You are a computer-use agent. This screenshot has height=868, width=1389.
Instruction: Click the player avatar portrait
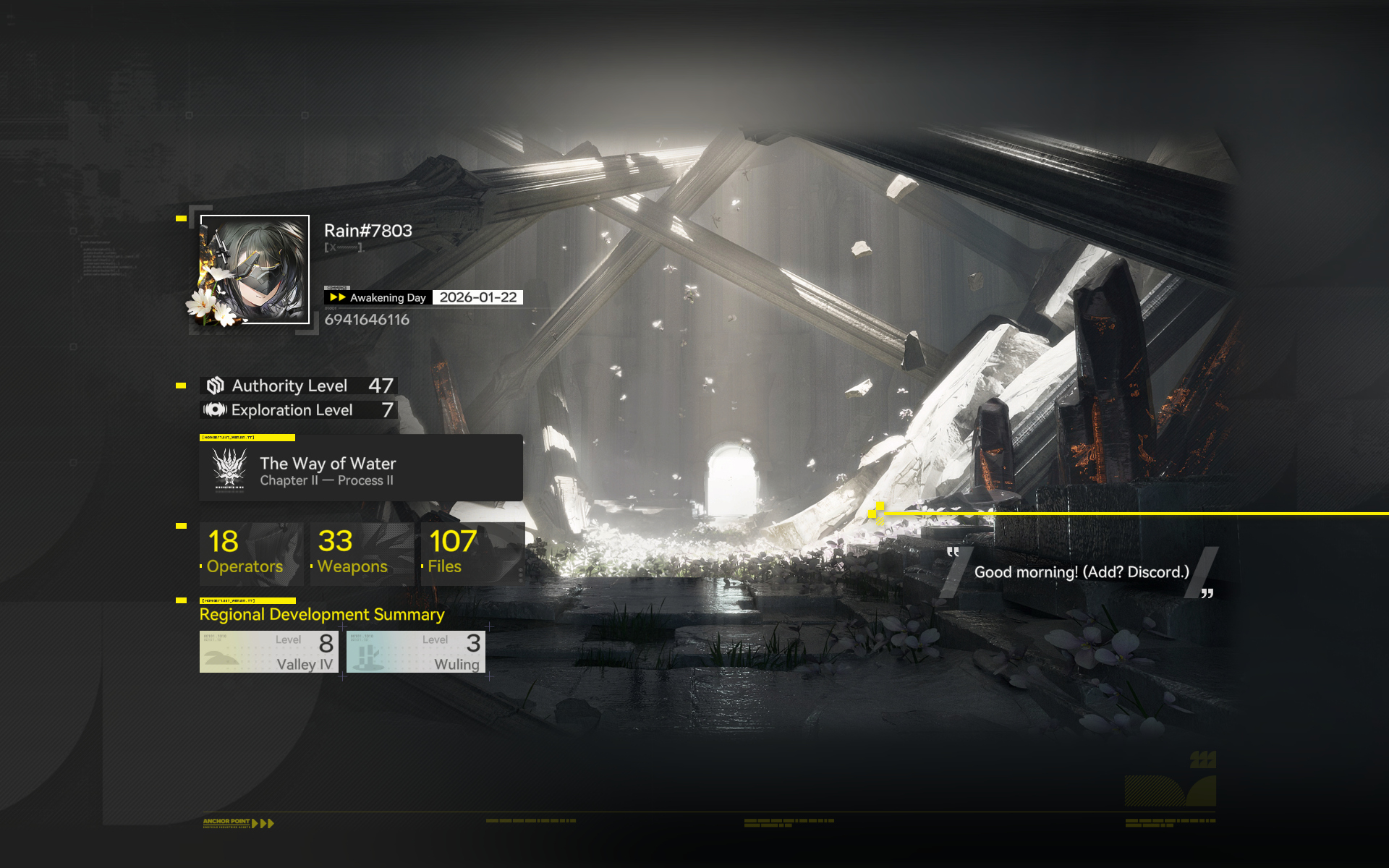(255, 270)
